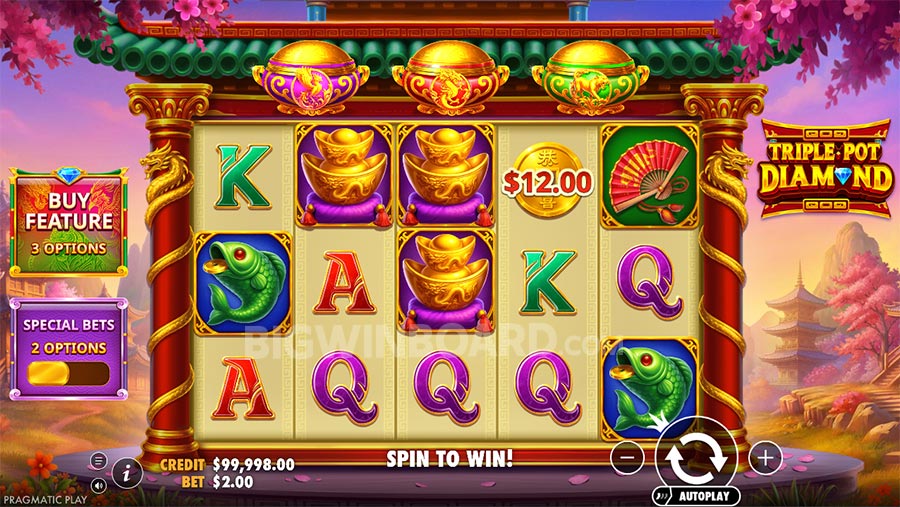Activate the turbo spin icon beside Autoplay

click(661, 494)
